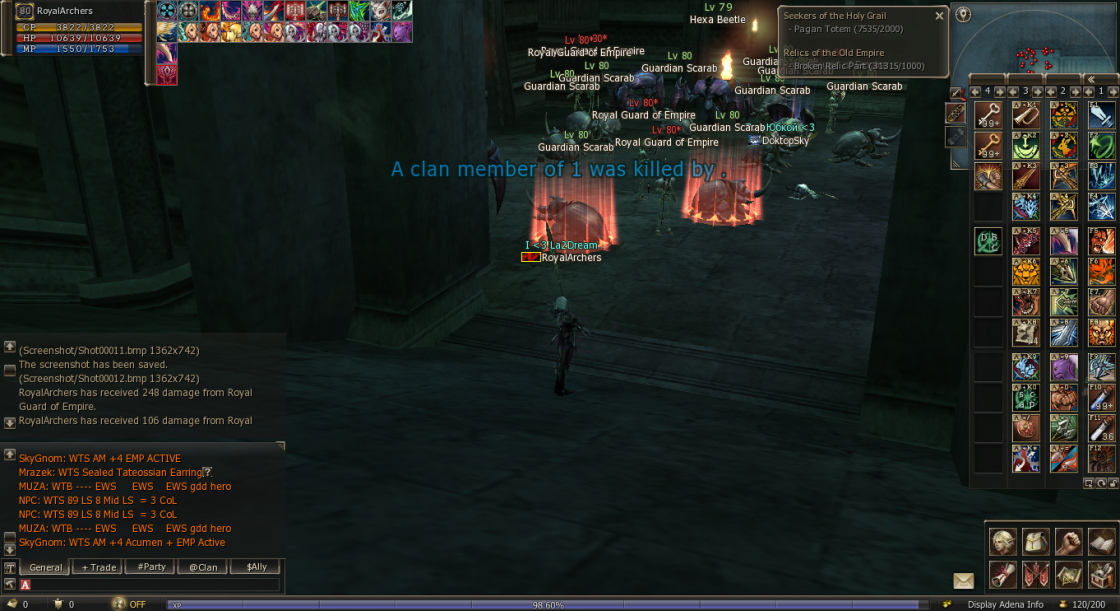Open the skills book icon
Viewport: 1120px width, 611px height.
[1101, 541]
